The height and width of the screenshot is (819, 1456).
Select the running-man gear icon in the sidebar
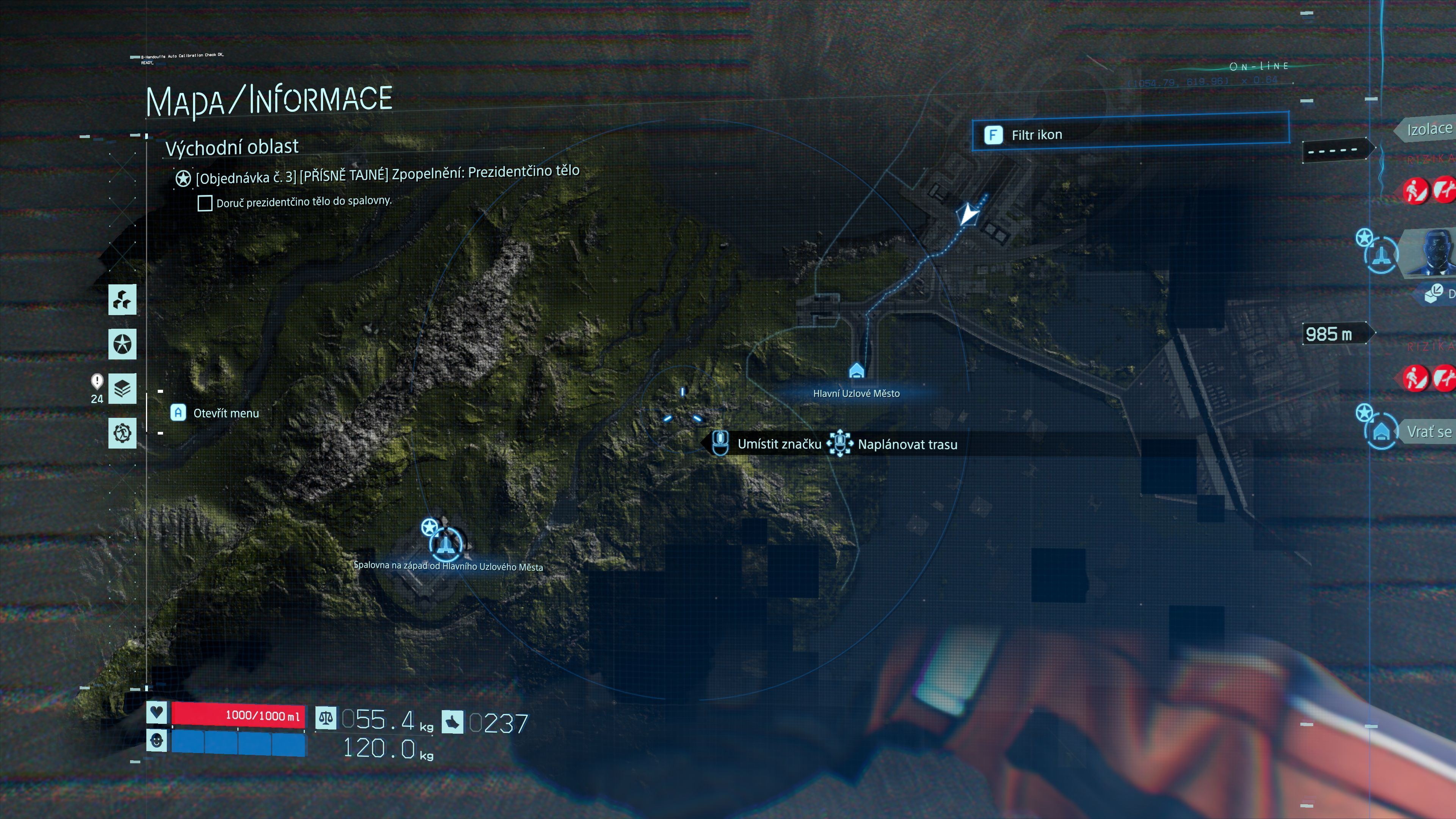tap(122, 433)
